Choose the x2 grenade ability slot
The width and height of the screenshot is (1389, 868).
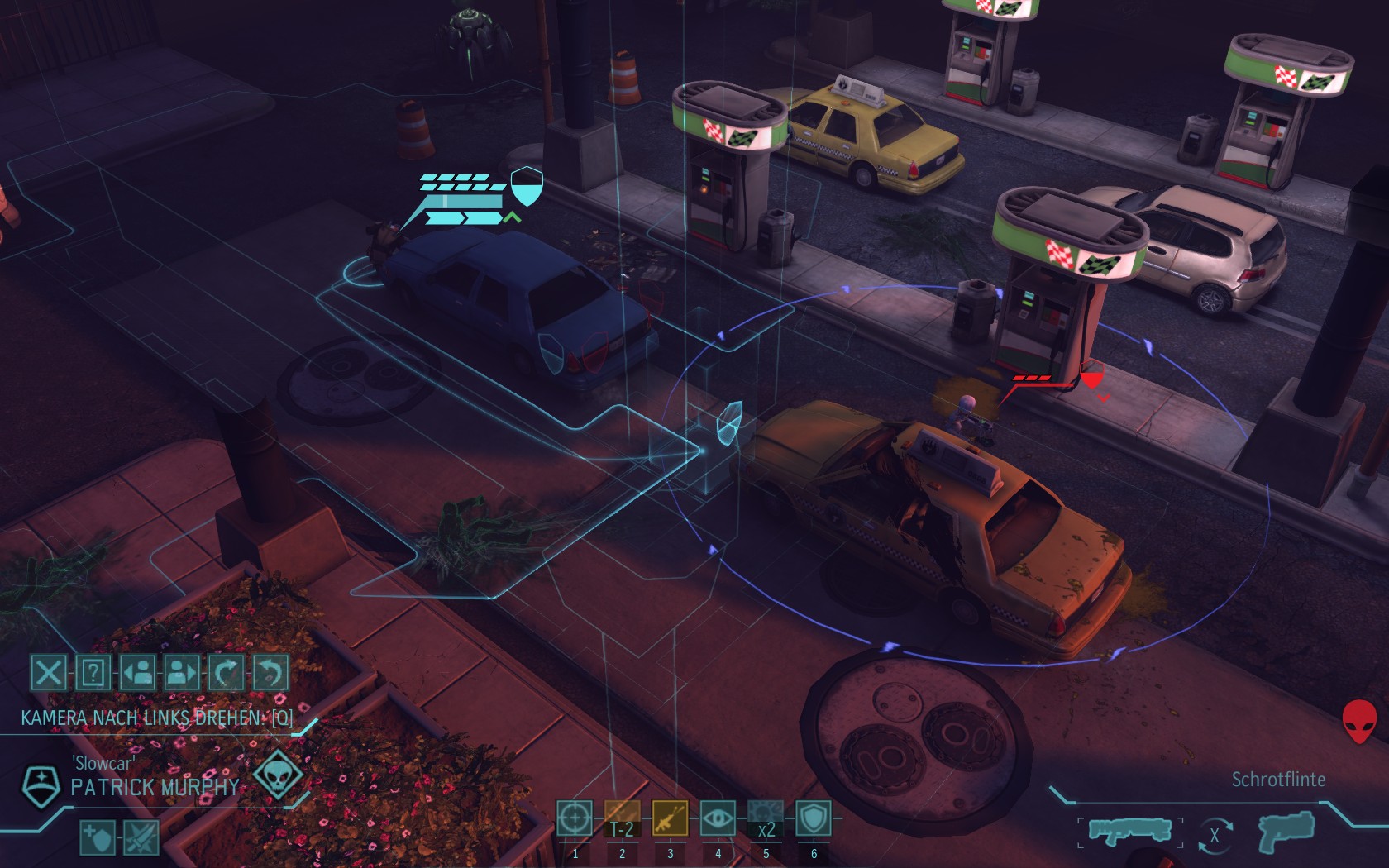pyautogui.click(x=766, y=818)
